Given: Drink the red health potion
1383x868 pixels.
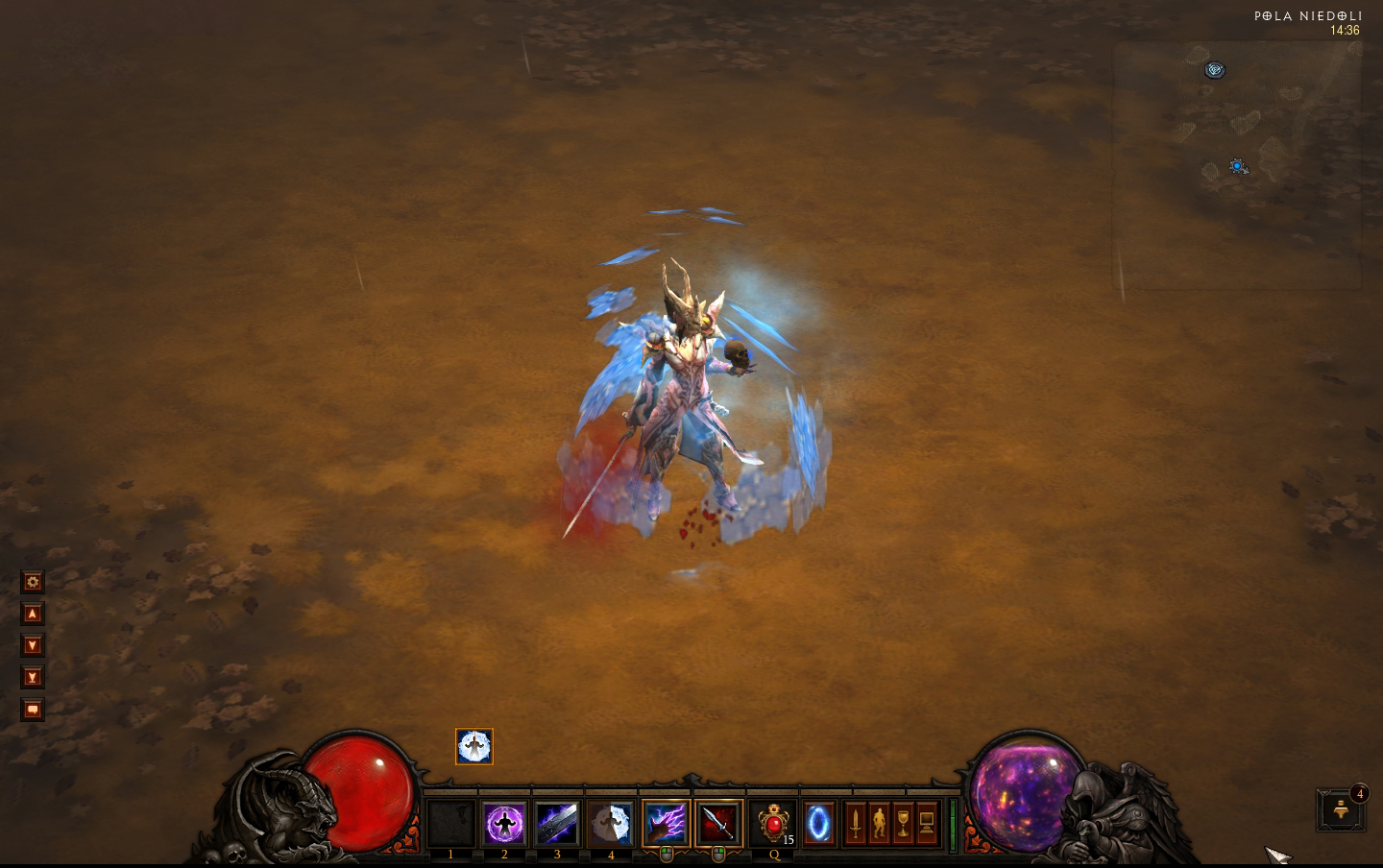Looking at the screenshot, I should click(773, 824).
